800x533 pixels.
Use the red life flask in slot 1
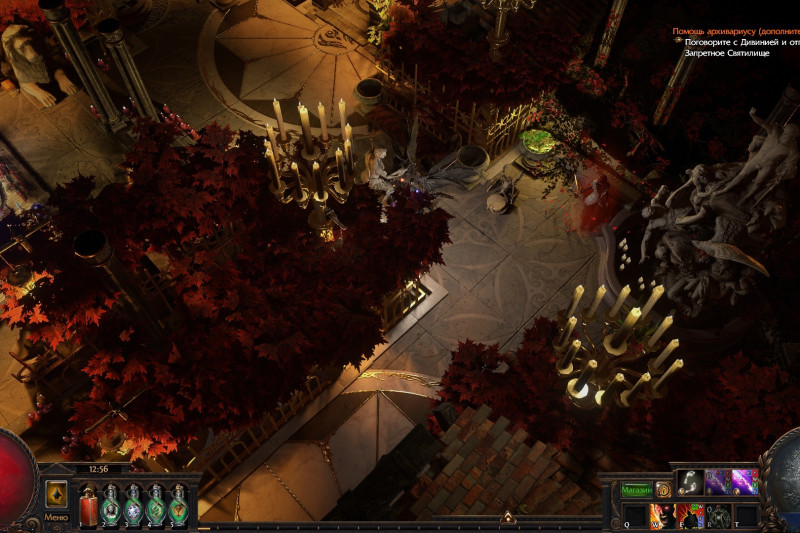pos(88,505)
